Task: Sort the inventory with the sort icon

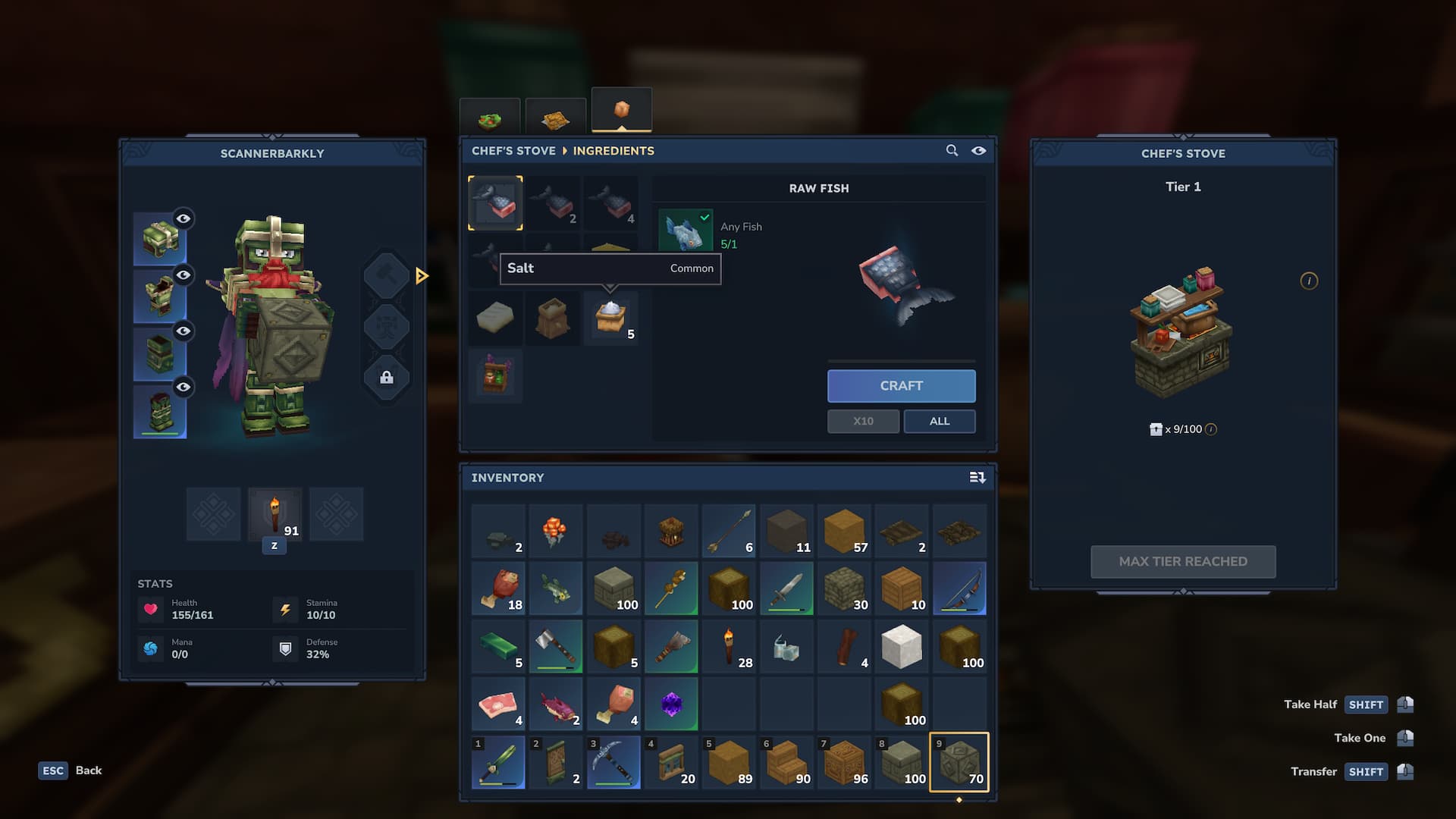Action: [977, 478]
